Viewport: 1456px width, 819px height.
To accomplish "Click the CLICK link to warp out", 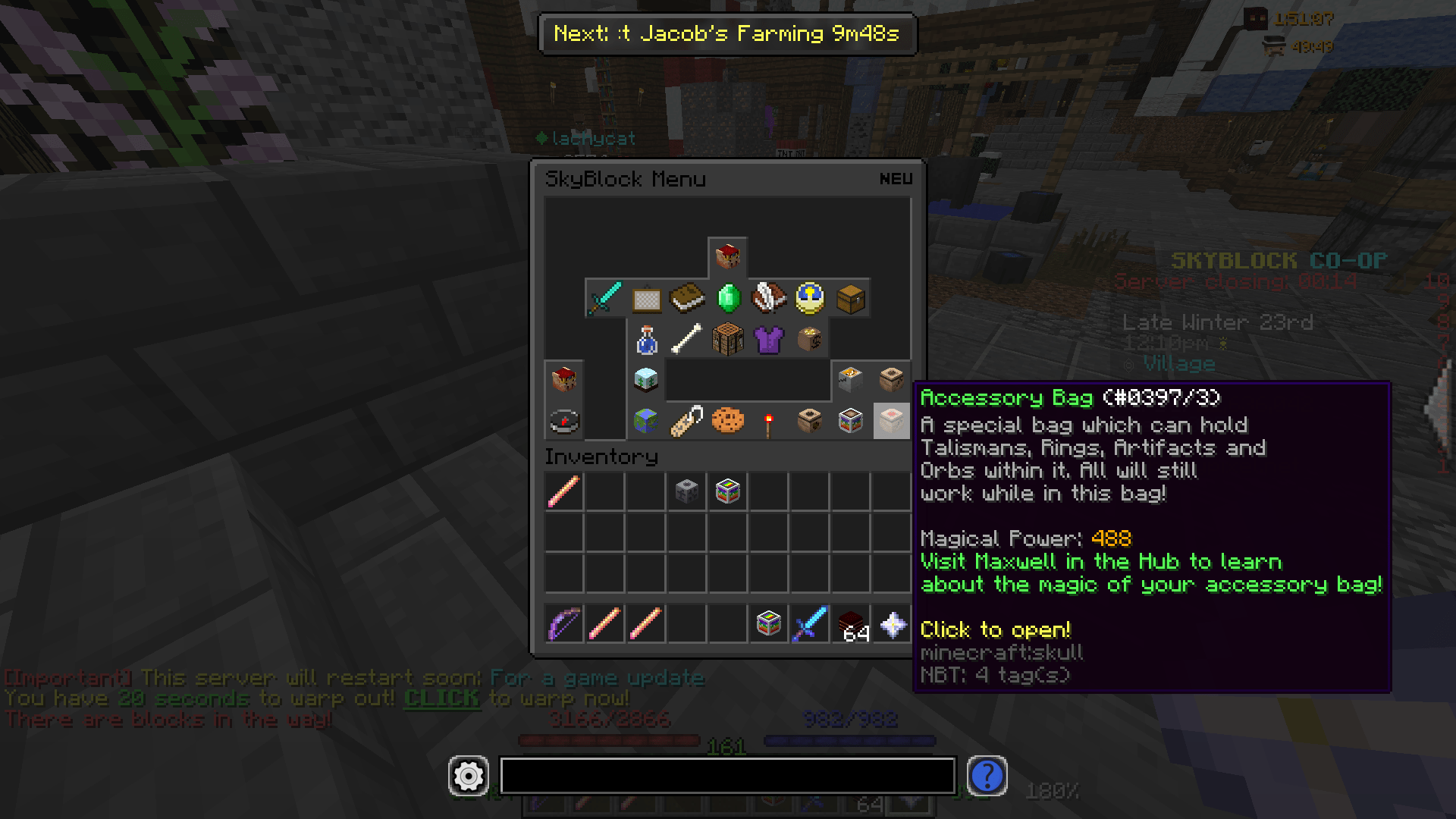I will 443,698.
